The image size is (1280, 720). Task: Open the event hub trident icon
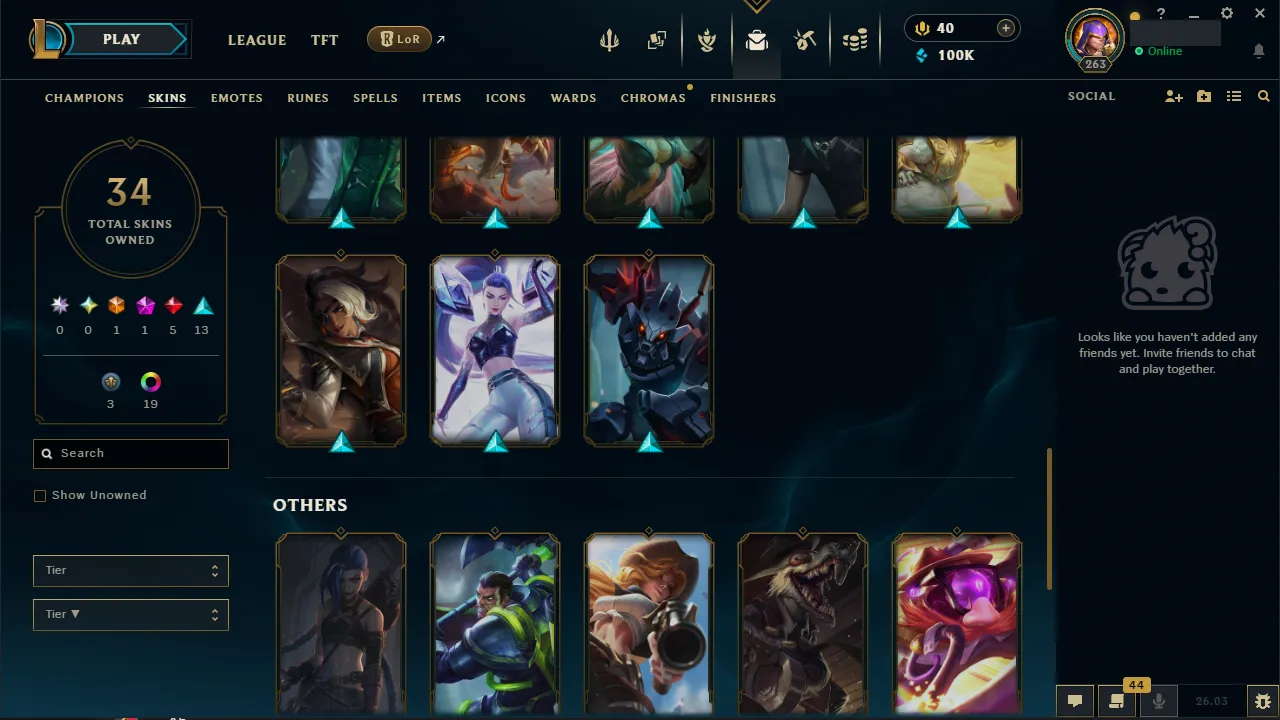click(x=610, y=39)
